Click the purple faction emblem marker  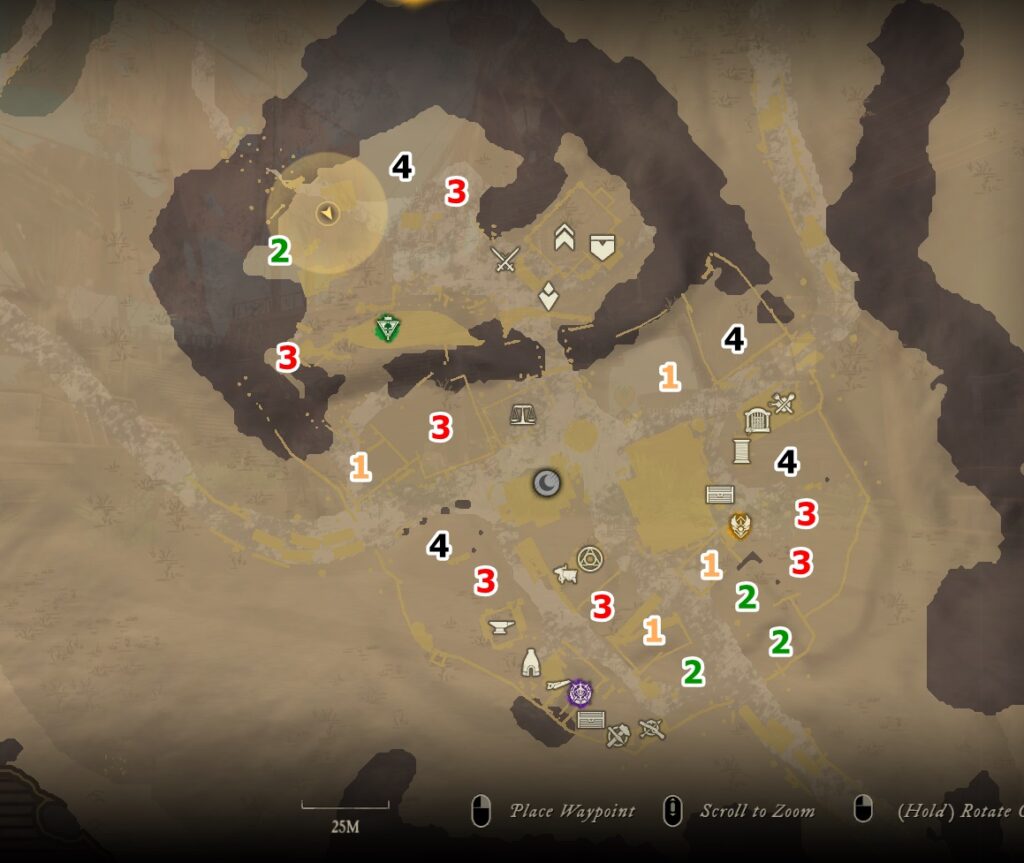coord(580,691)
